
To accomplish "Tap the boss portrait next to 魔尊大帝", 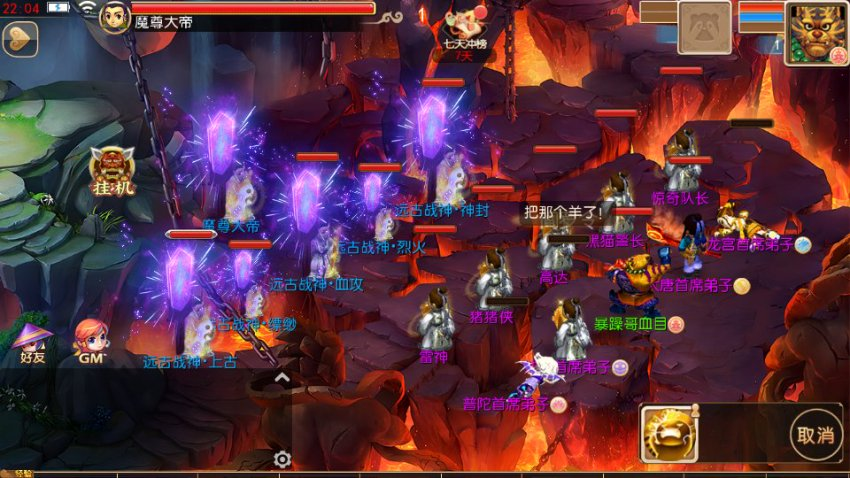I will (115, 16).
